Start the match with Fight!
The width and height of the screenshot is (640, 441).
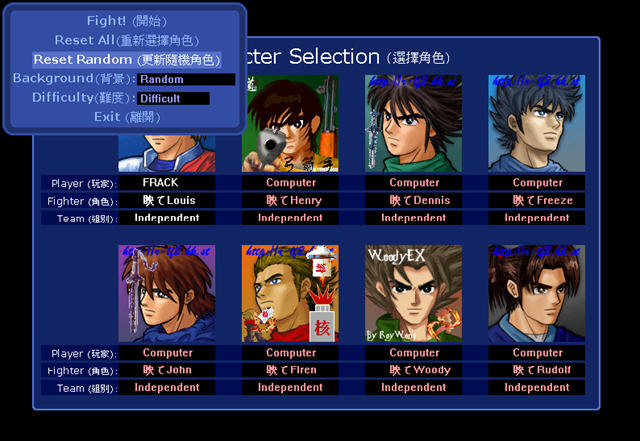pos(126,21)
